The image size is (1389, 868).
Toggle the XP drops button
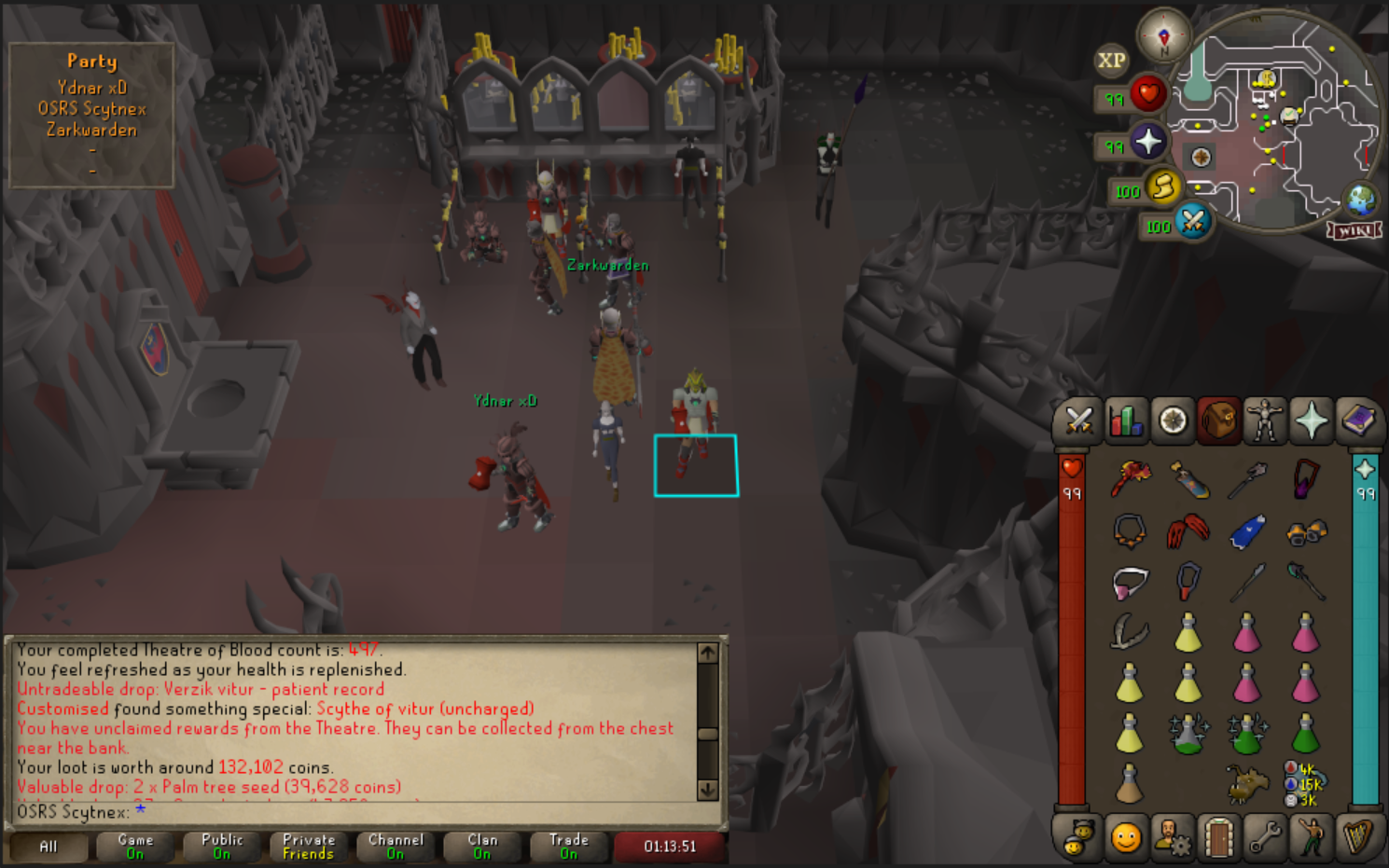tap(1110, 61)
